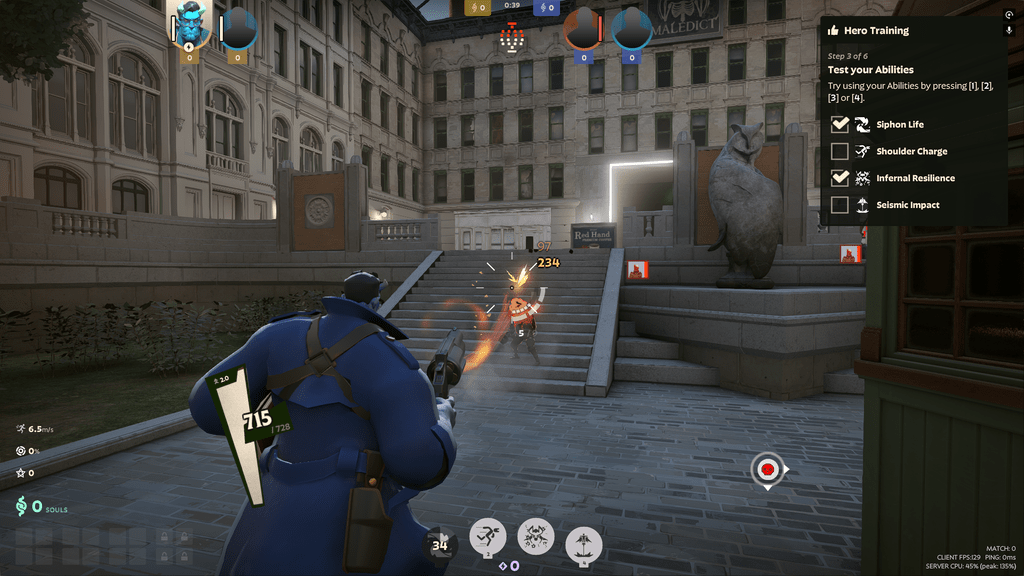Tick the Seismic Impact checkbox
Viewport: 1024px width, 576px height.
tap(840, 205)
